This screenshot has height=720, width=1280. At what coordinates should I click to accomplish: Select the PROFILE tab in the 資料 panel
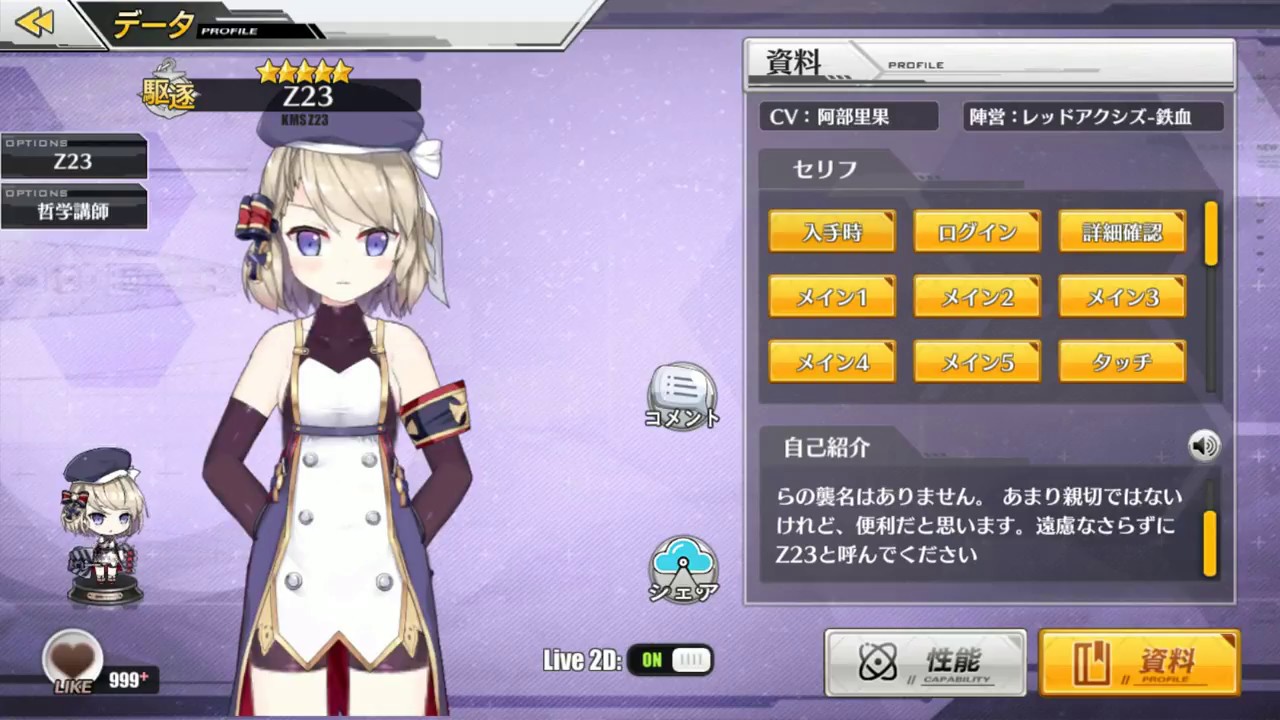click(915, 64)
